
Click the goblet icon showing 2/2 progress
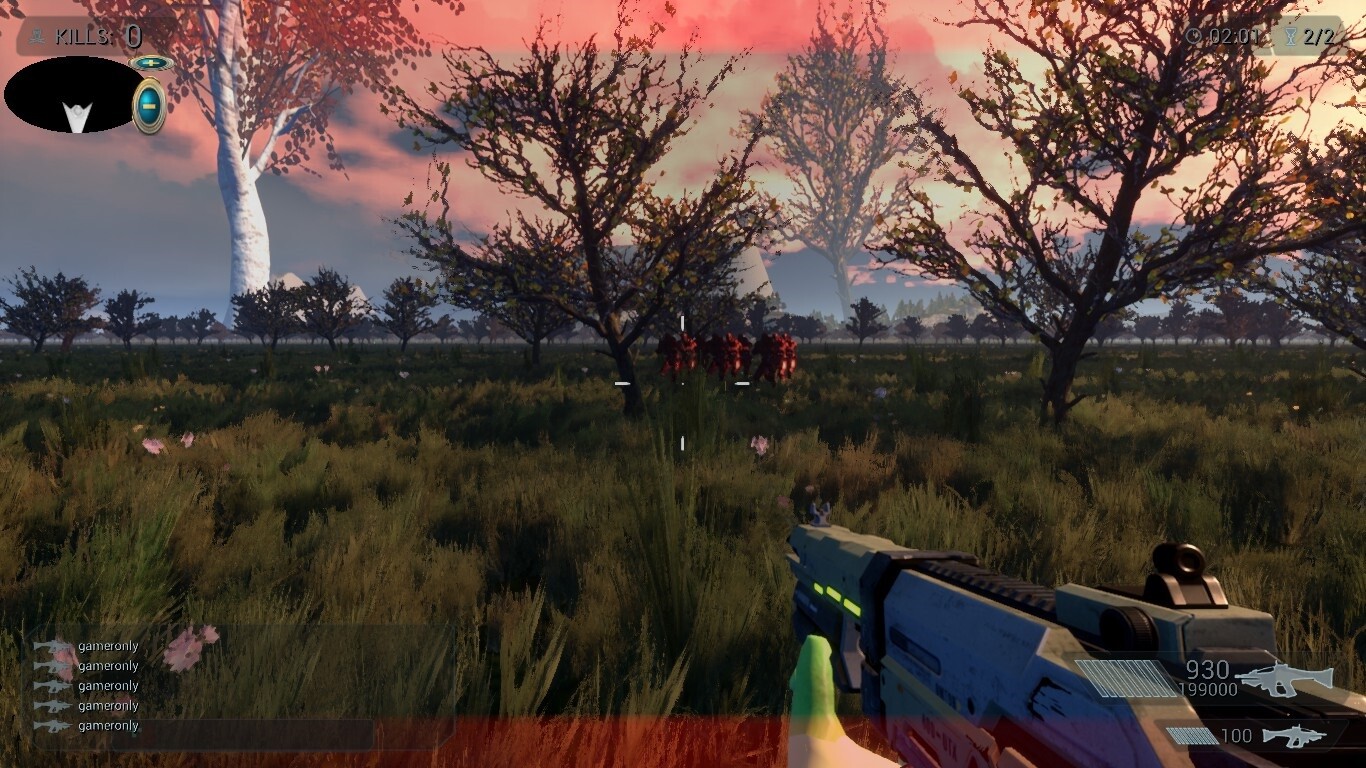tap(1291, 36)
